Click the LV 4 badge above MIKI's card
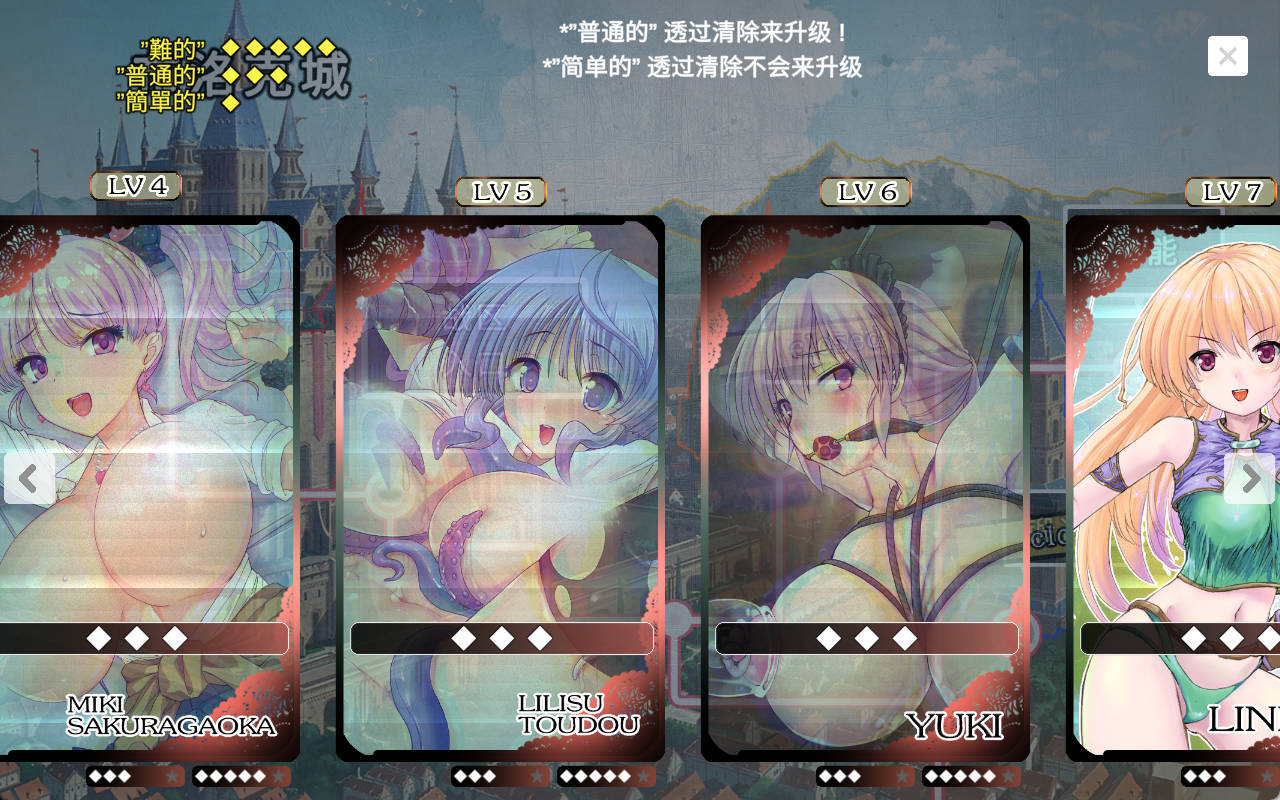1280x800 pixels. 134,186
